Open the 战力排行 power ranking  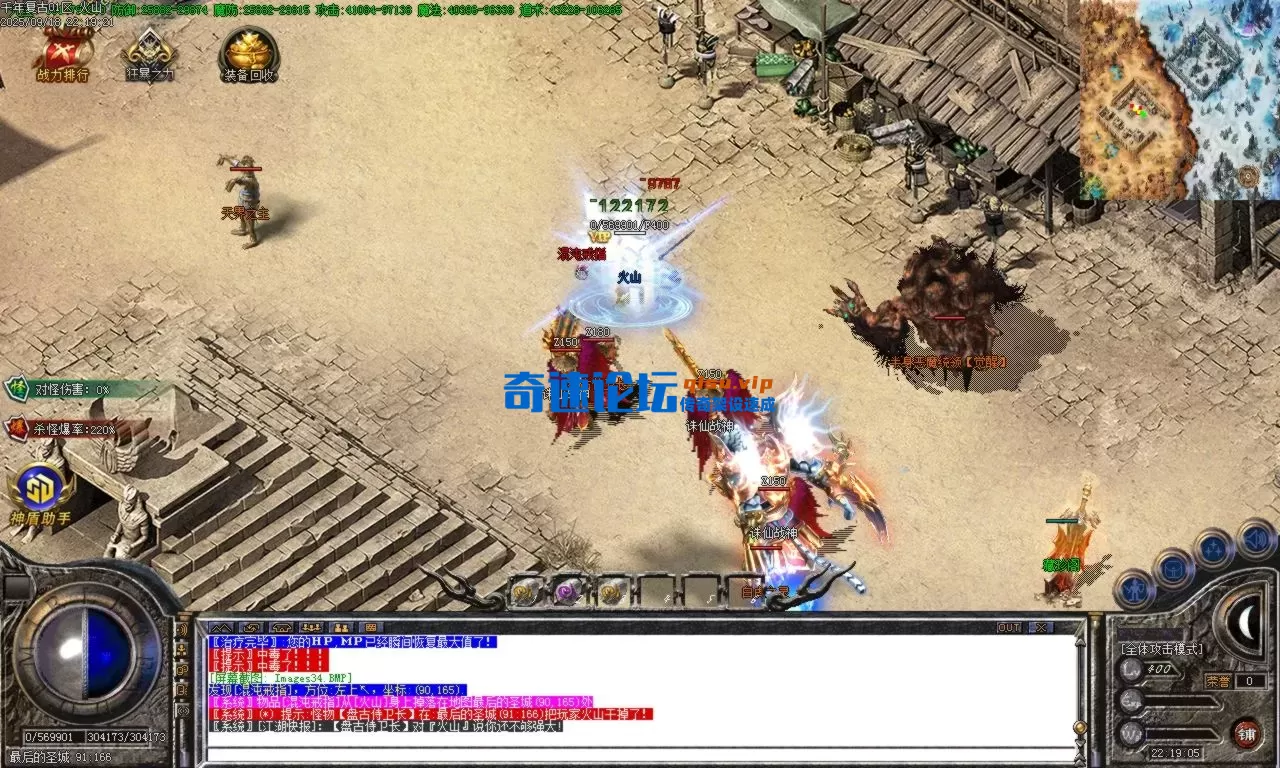(62, 55)
